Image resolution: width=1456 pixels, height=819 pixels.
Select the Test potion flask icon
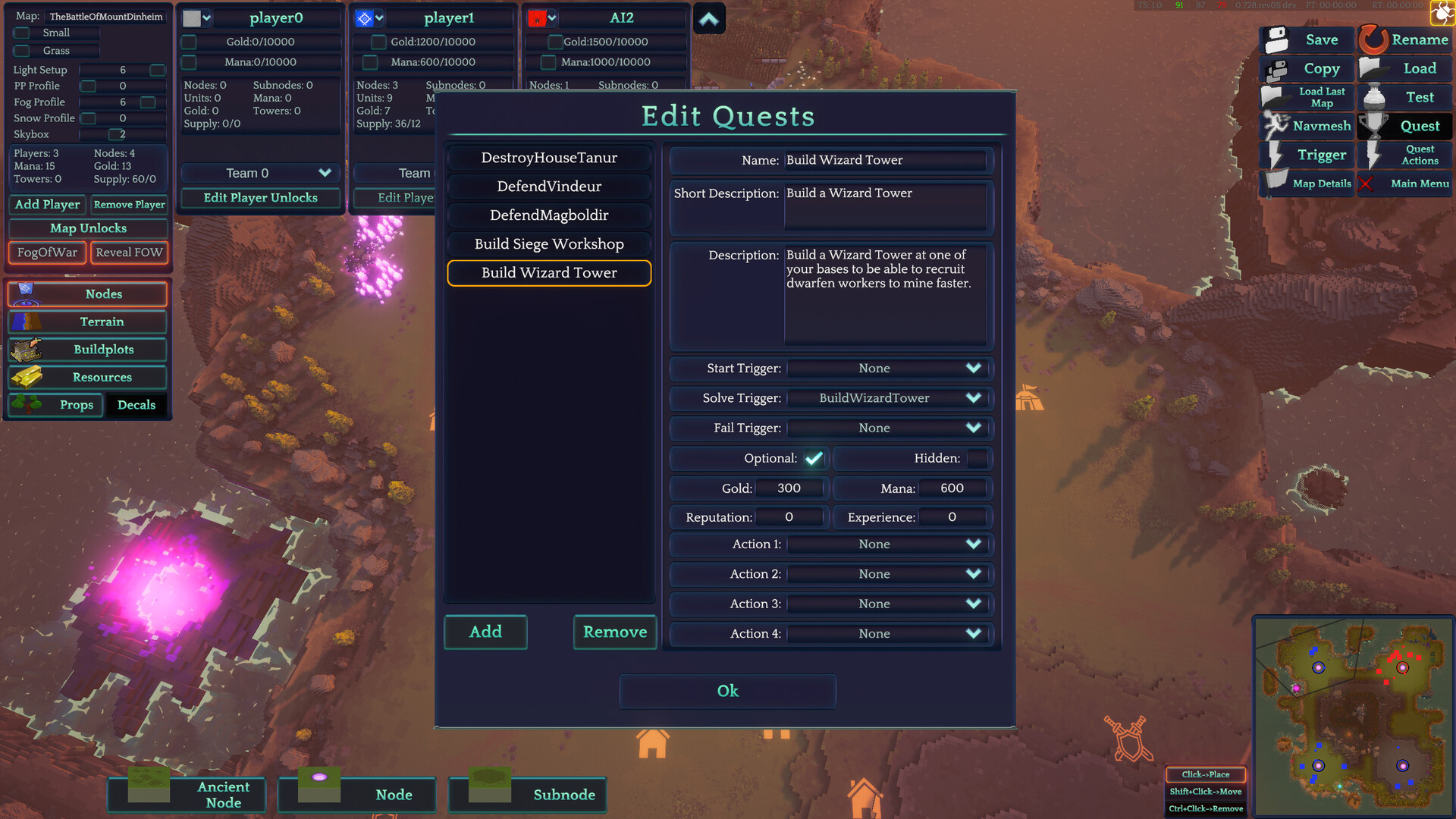pyautogui.click(x=1373, y=96)
